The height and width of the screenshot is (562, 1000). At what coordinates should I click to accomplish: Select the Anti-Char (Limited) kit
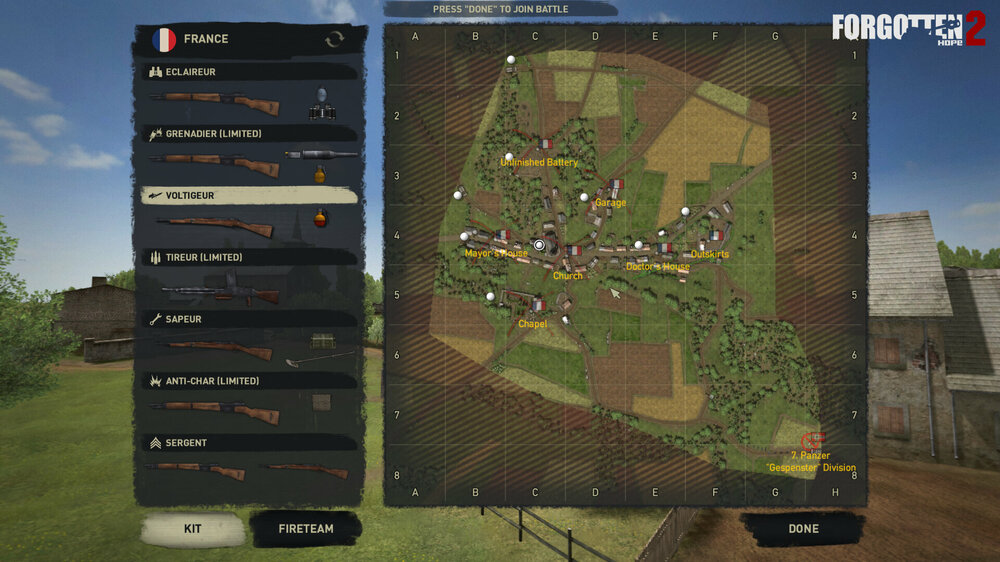(250, 381)
